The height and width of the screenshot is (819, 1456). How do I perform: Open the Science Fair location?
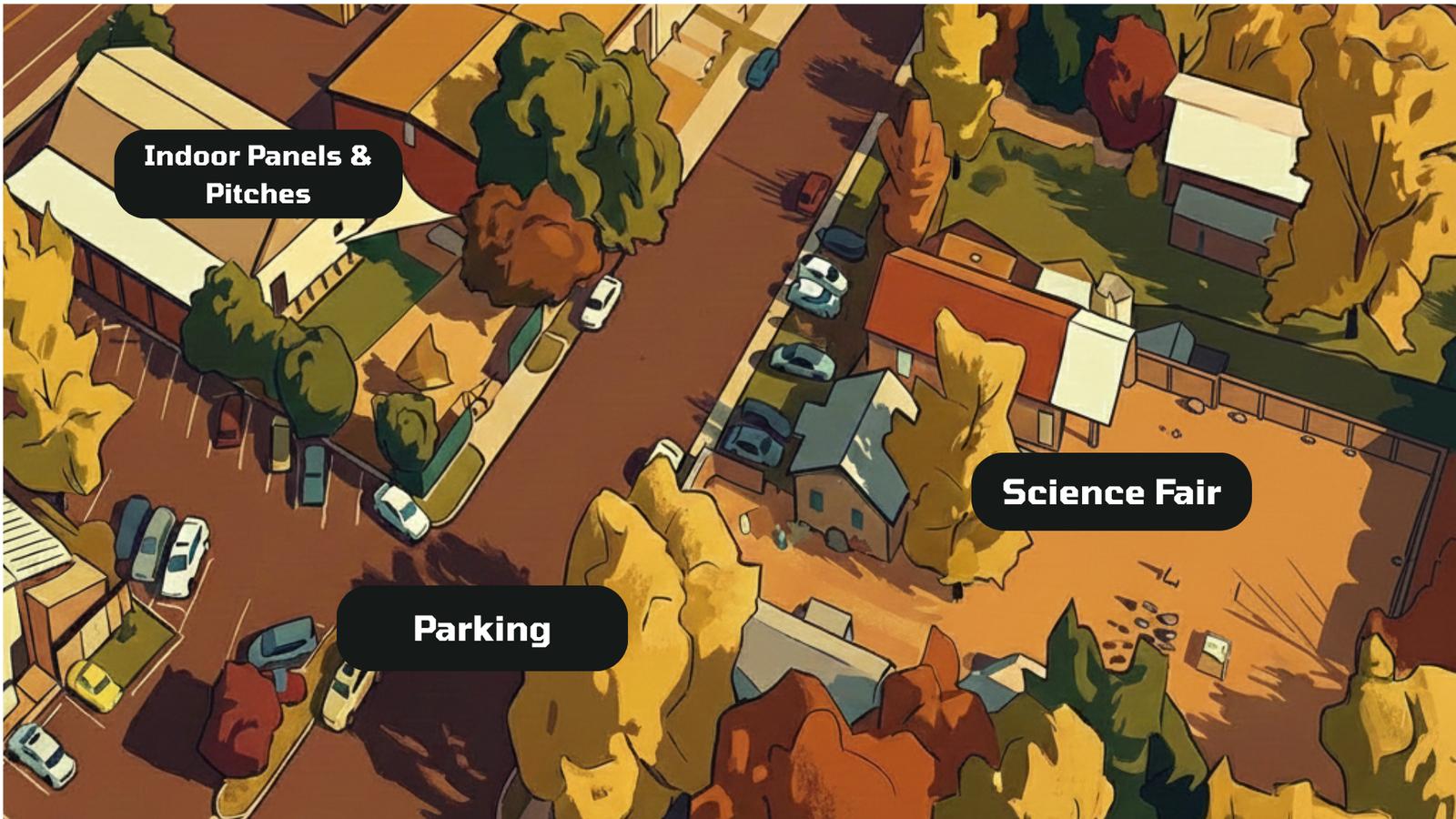click(1111, 491)
